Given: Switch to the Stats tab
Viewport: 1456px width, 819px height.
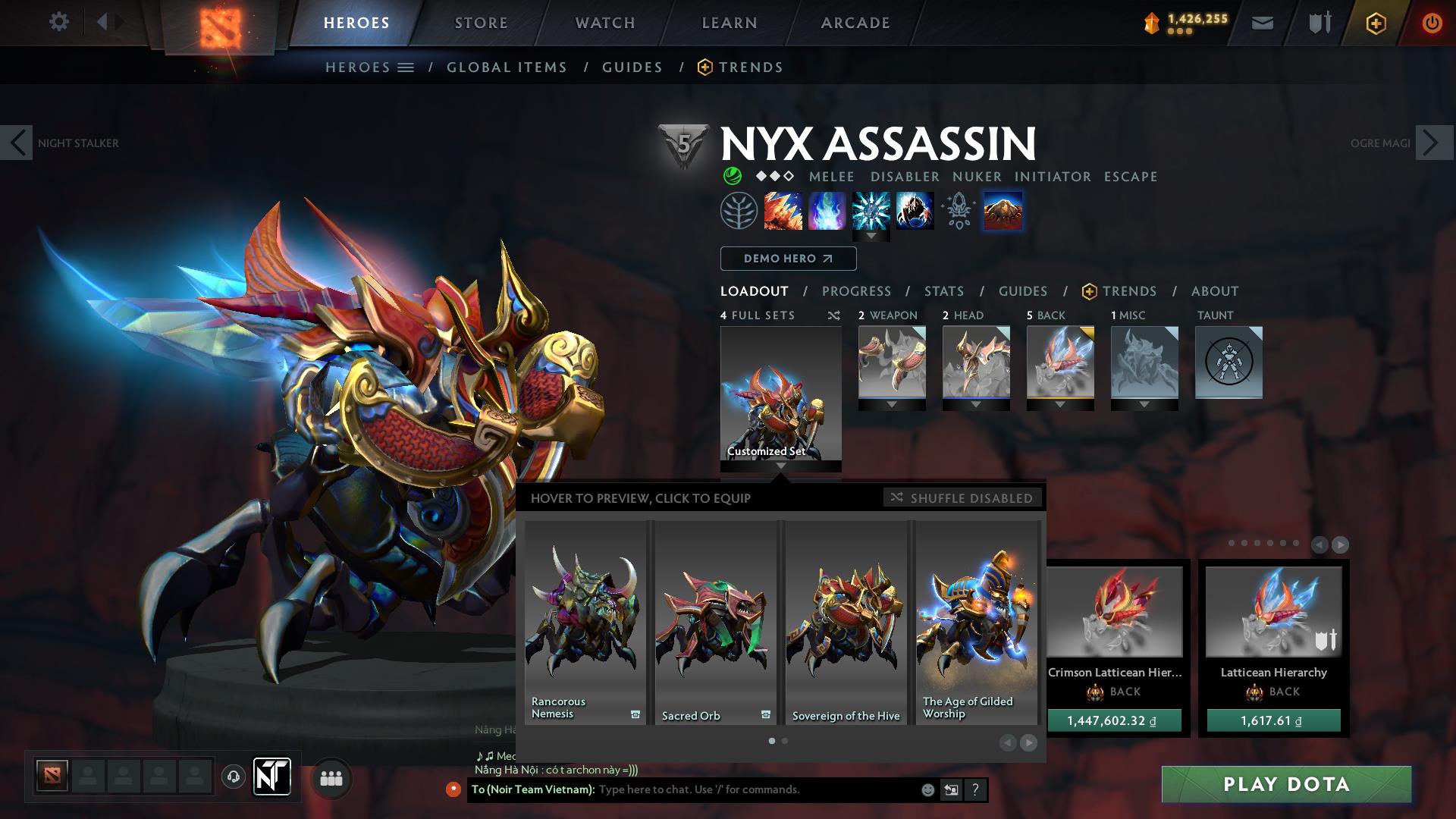Looking at the screenshot, I should [x=943, y=290].
